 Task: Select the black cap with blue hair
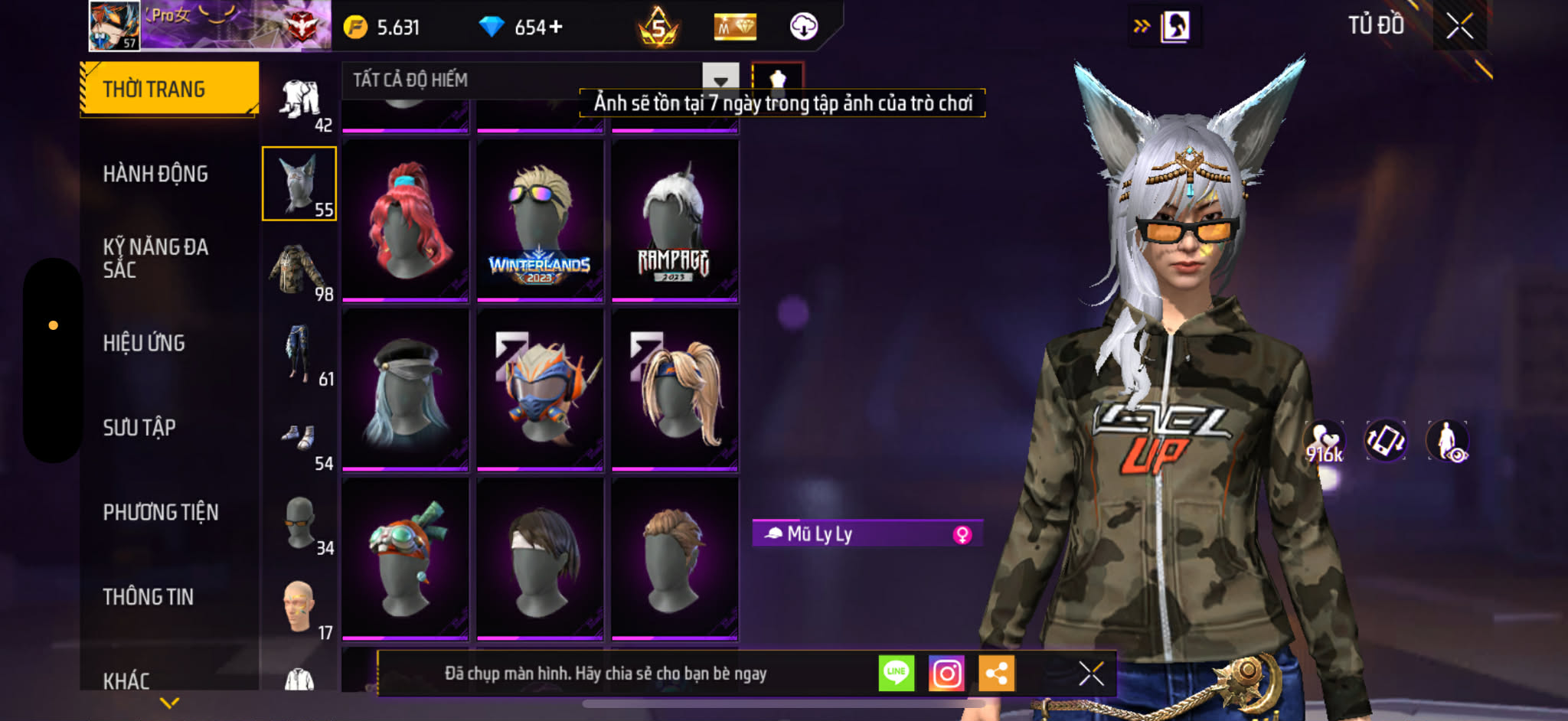(405, 389)
